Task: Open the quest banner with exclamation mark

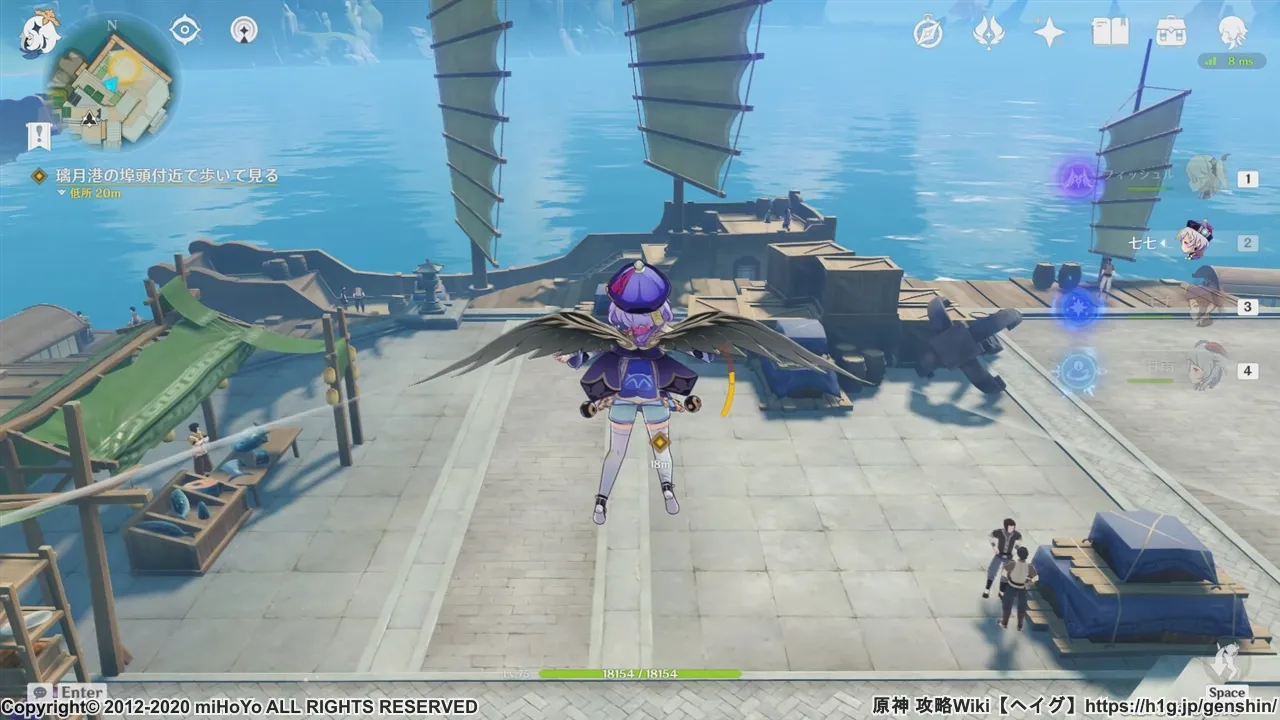Action: [39, 135]
